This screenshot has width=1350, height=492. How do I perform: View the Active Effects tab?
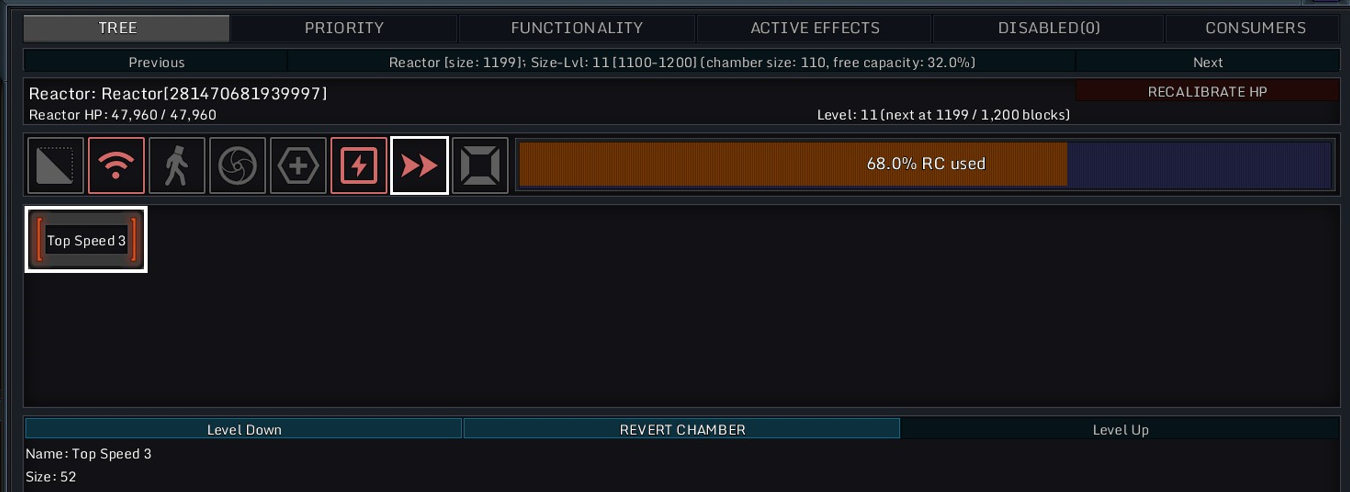pyautogui.click(x=814, y=28)
